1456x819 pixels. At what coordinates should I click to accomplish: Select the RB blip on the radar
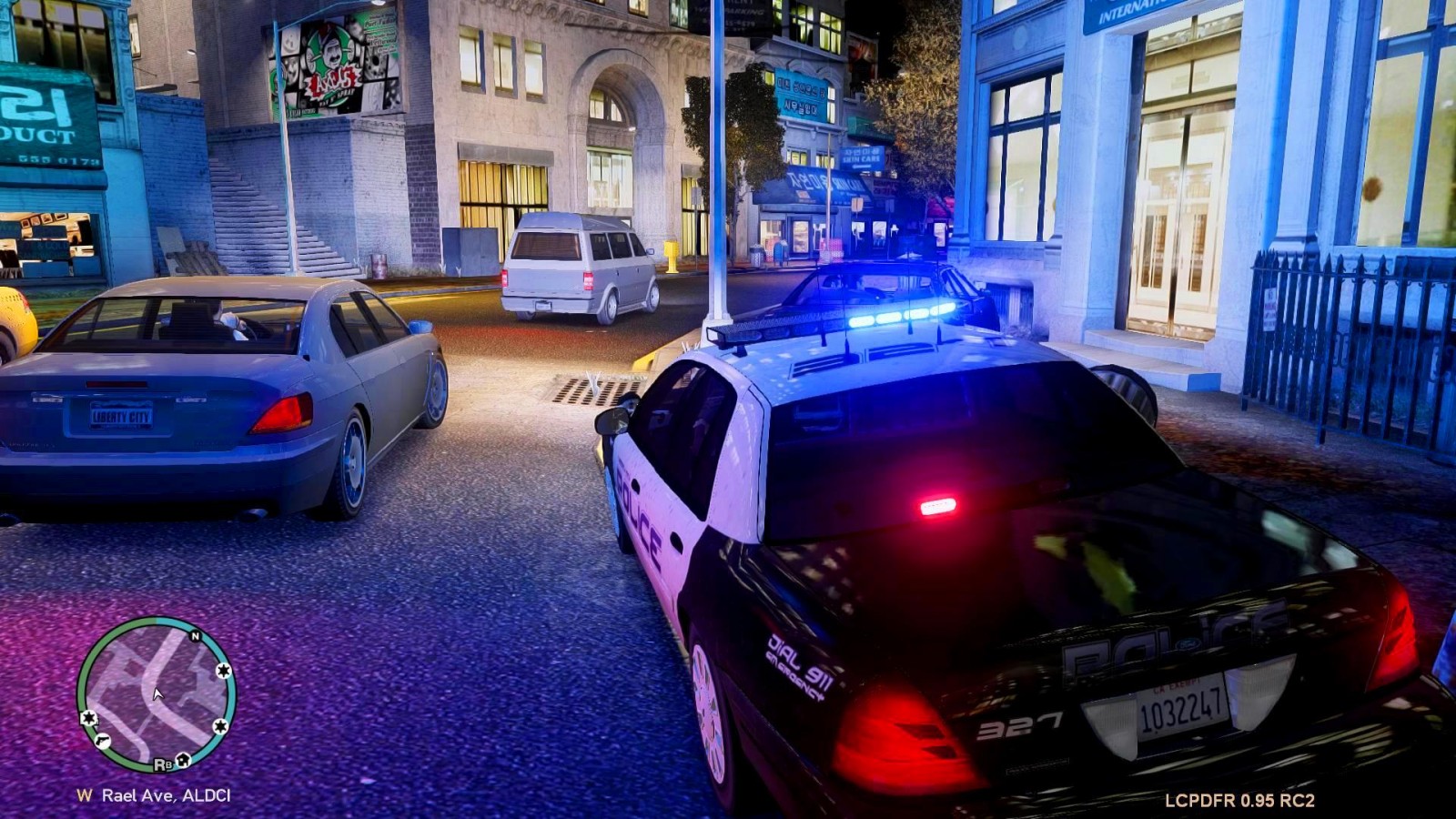click(x=162, y=764)
